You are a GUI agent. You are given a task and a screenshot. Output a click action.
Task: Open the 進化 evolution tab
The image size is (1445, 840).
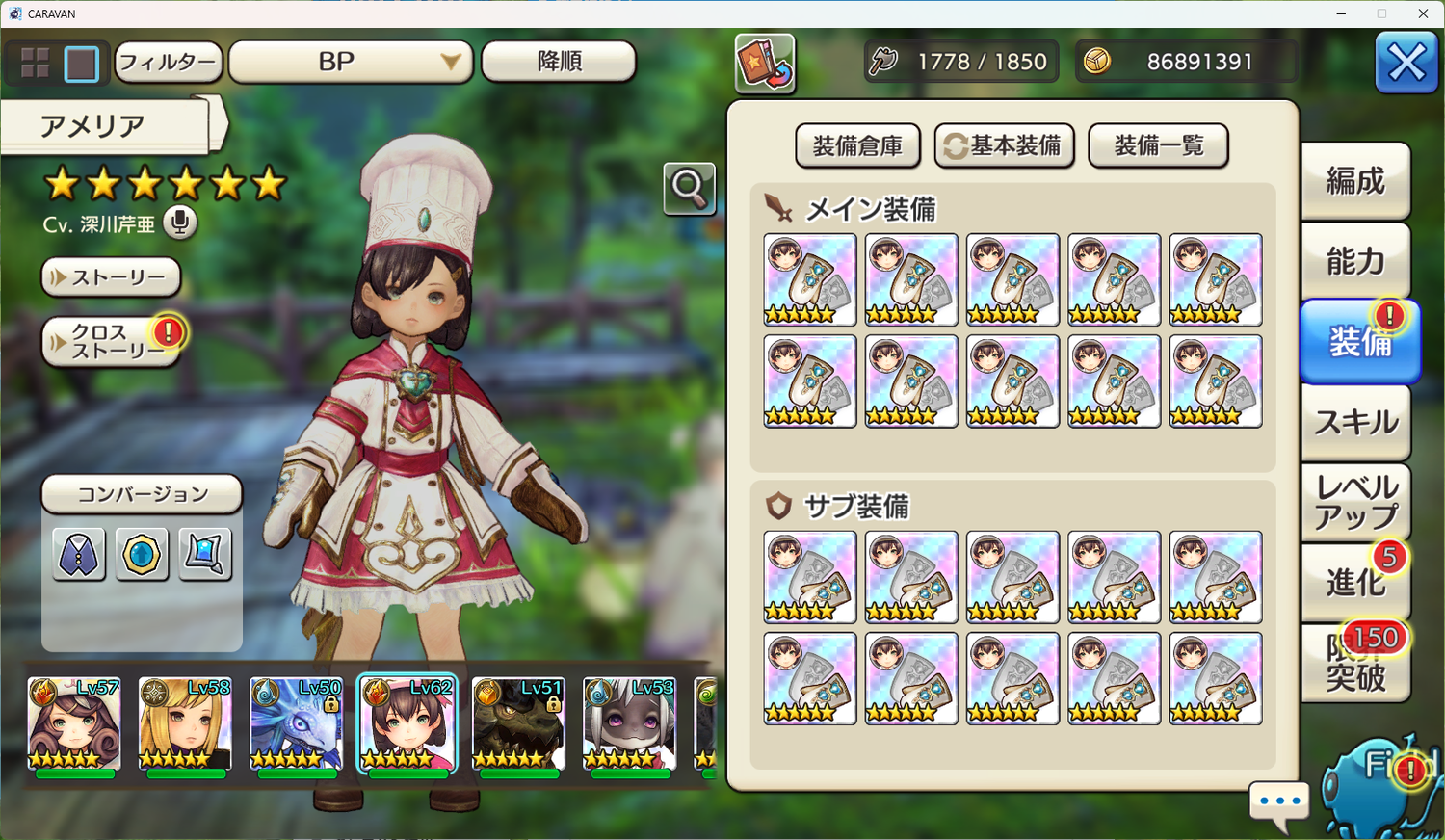(1354, 582)
